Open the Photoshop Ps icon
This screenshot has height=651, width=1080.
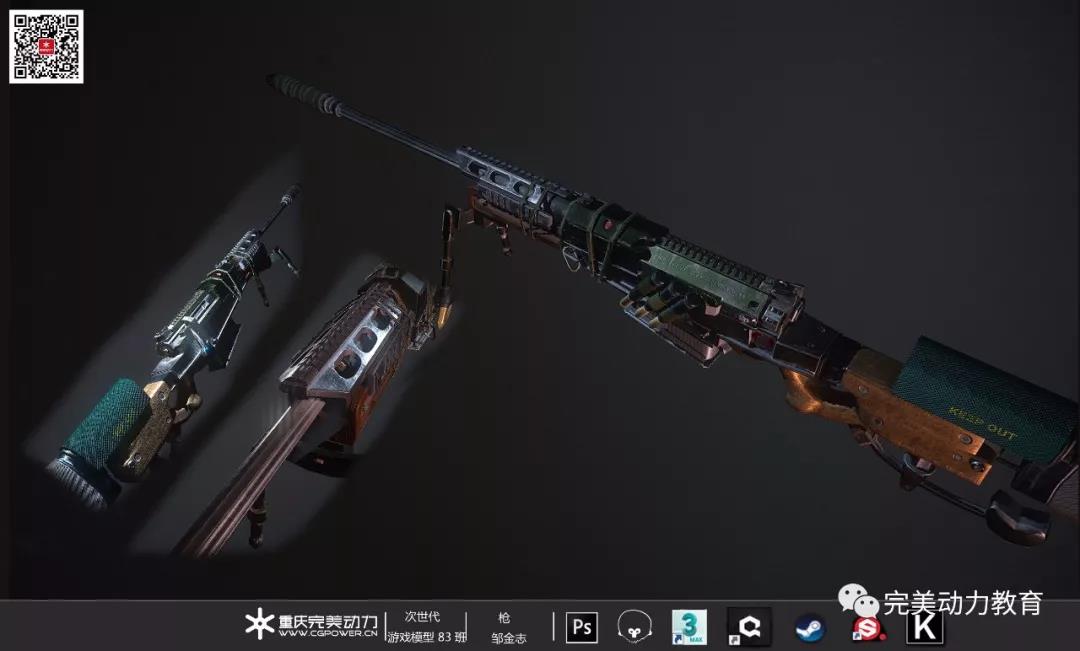click(581, 627)
